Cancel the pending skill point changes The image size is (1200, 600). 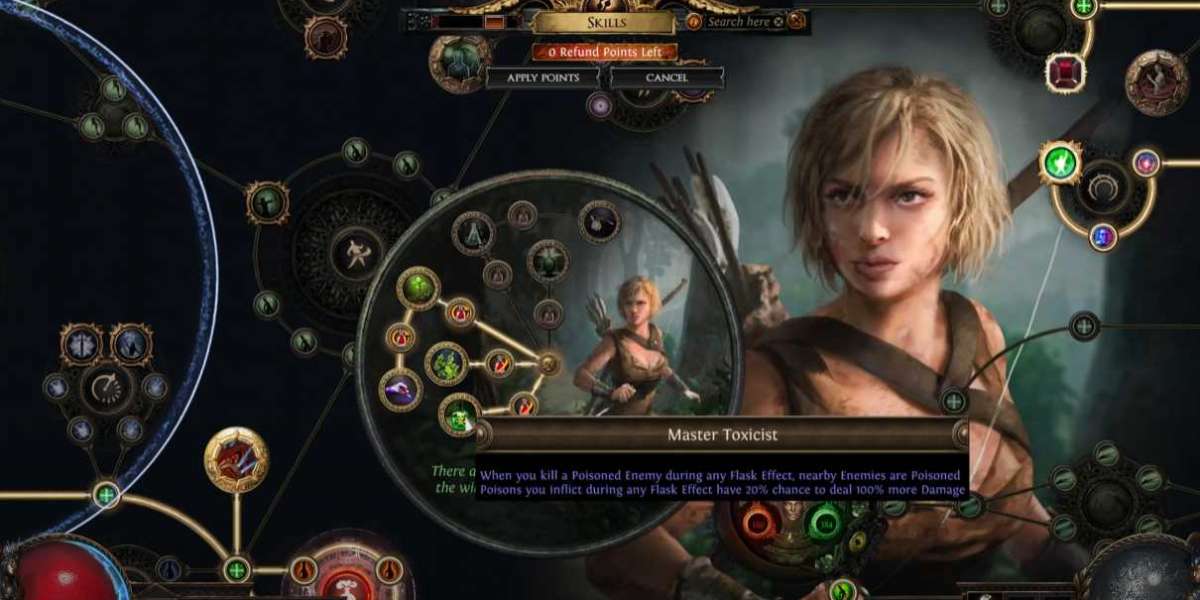(666, 77)
